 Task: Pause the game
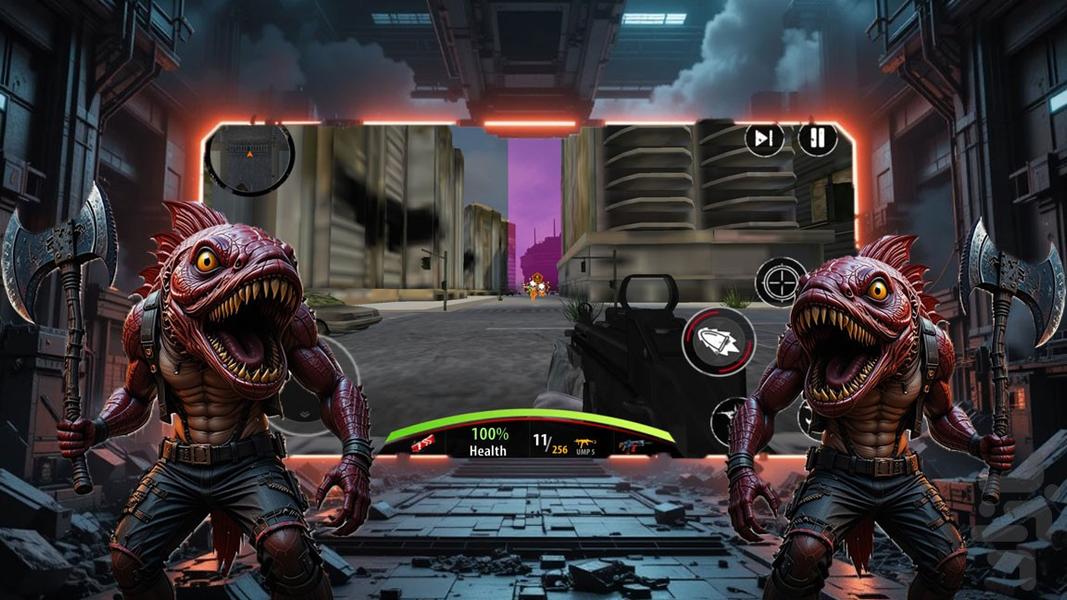coord(817,139)
